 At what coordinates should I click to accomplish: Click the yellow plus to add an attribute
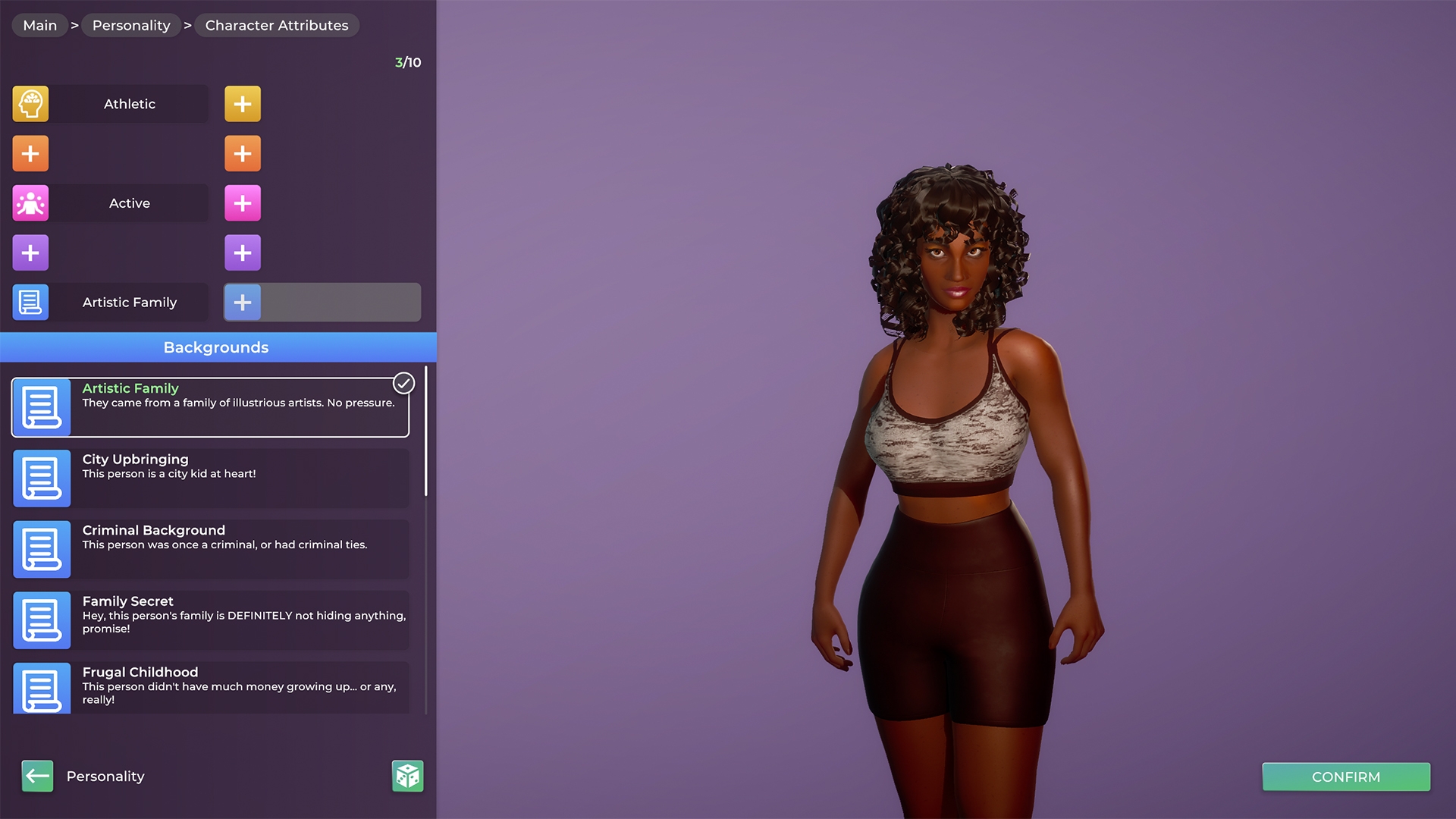click(243, 103)
